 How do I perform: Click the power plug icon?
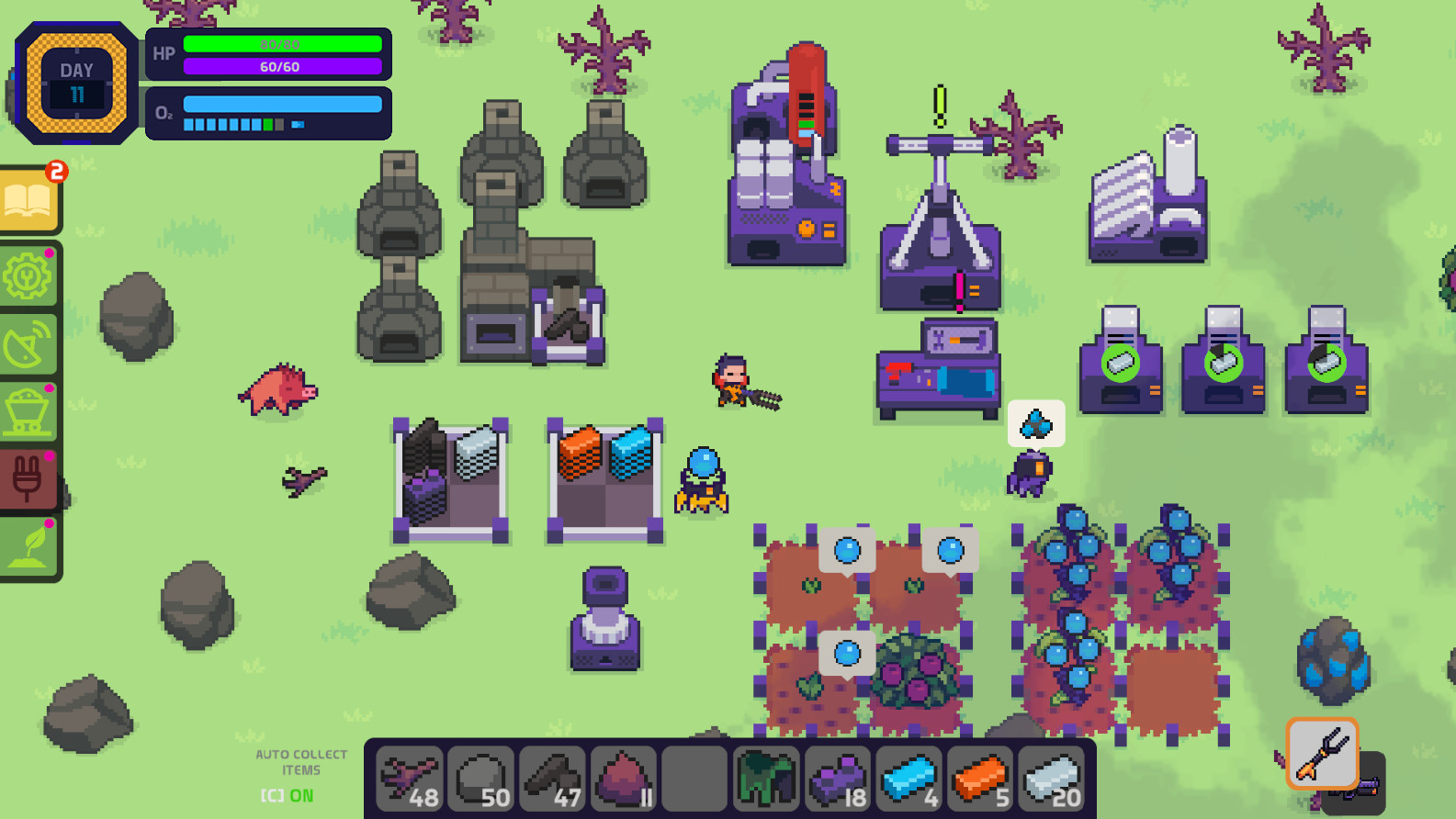coord(28,477)
